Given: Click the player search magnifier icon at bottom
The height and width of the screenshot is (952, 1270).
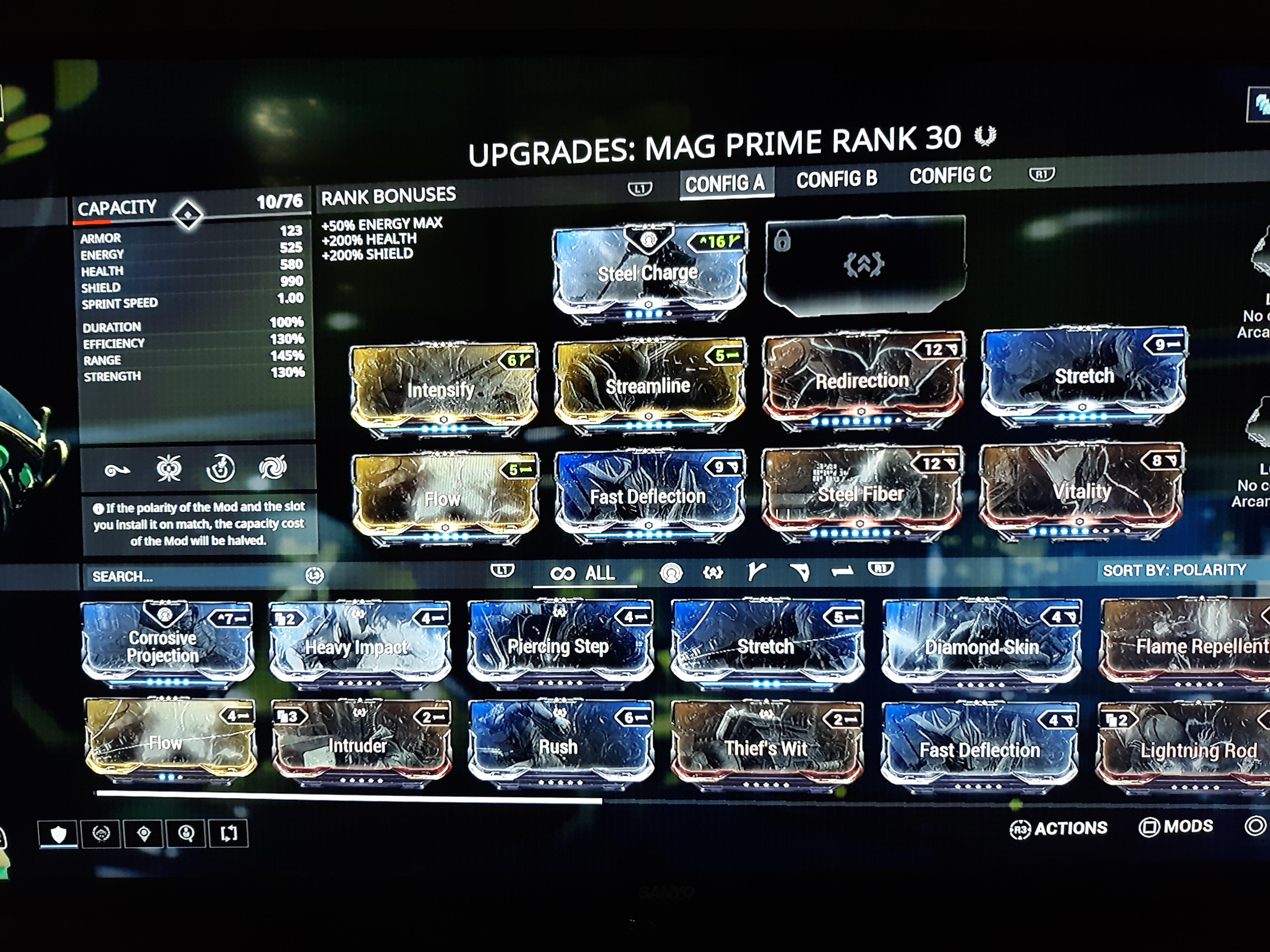Looking at the screenshot, I should [x=187, y=833].
